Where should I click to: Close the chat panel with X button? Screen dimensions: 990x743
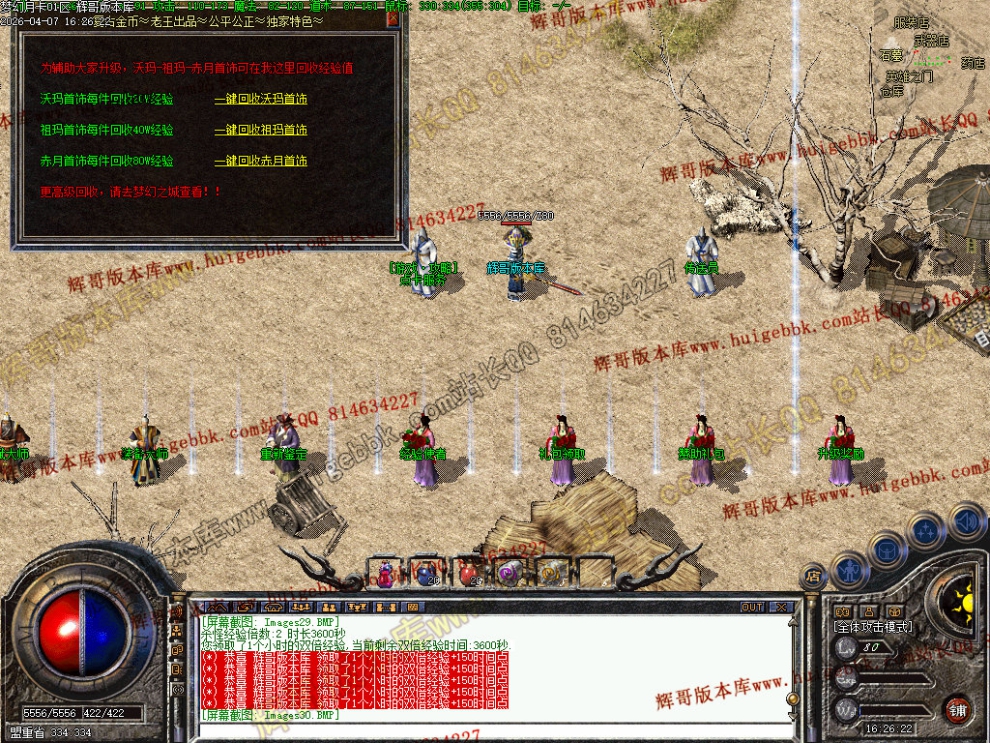coord(781,607)
